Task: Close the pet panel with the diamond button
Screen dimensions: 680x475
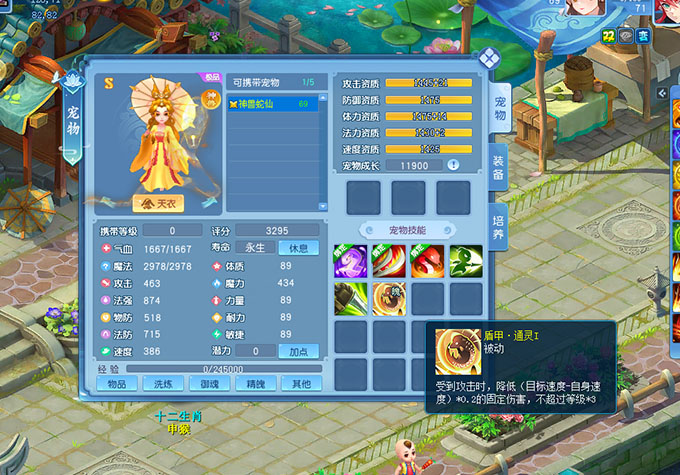Action: pos(488,57)
